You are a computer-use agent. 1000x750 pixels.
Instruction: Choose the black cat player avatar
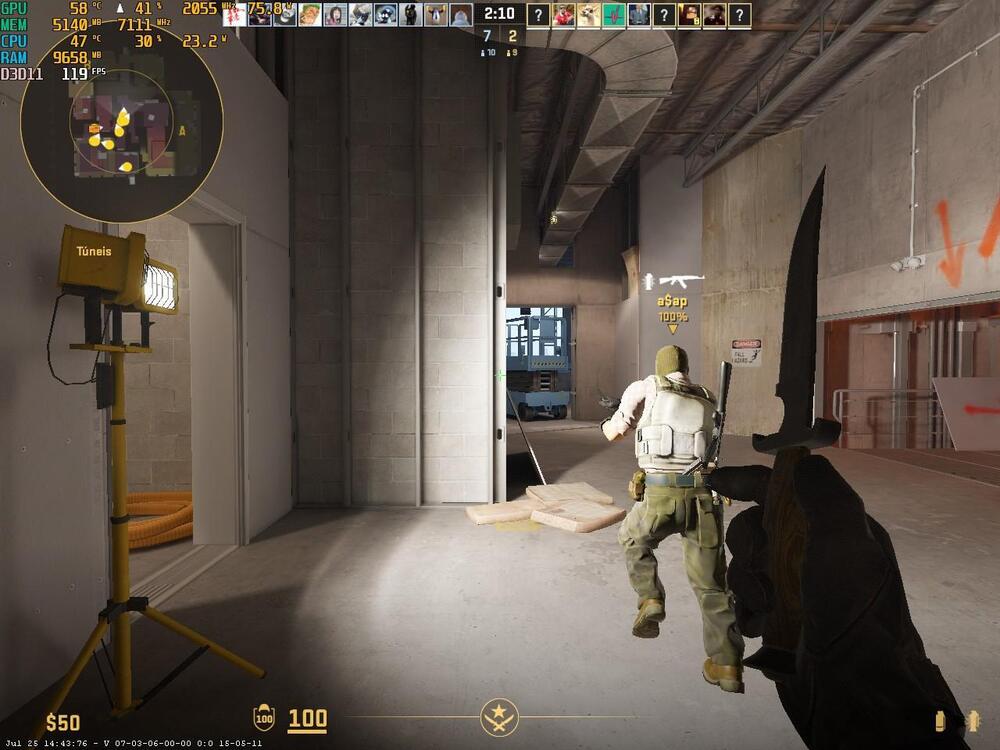point(410,14)
